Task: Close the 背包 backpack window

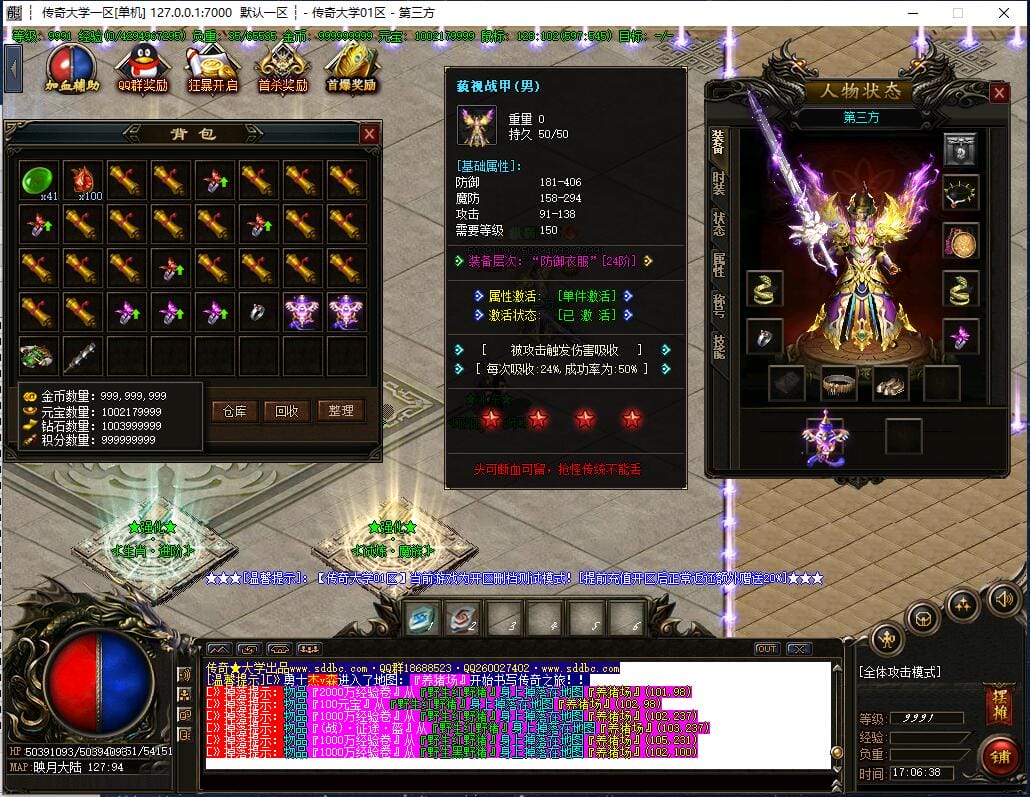Action: pos(370,134)
